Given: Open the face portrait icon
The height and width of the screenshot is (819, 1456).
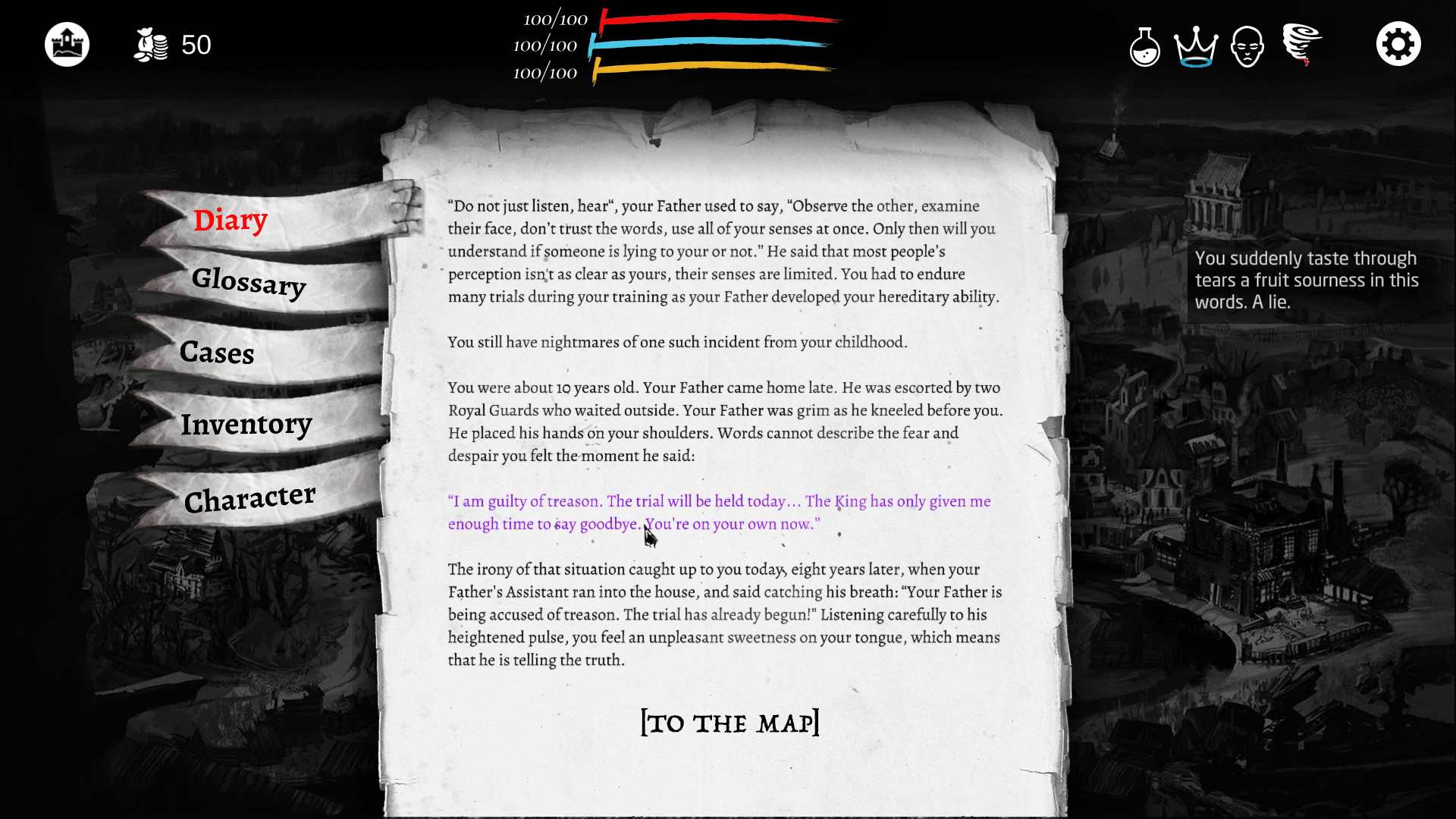Looking at the screenshot, I should (1247, 45).
